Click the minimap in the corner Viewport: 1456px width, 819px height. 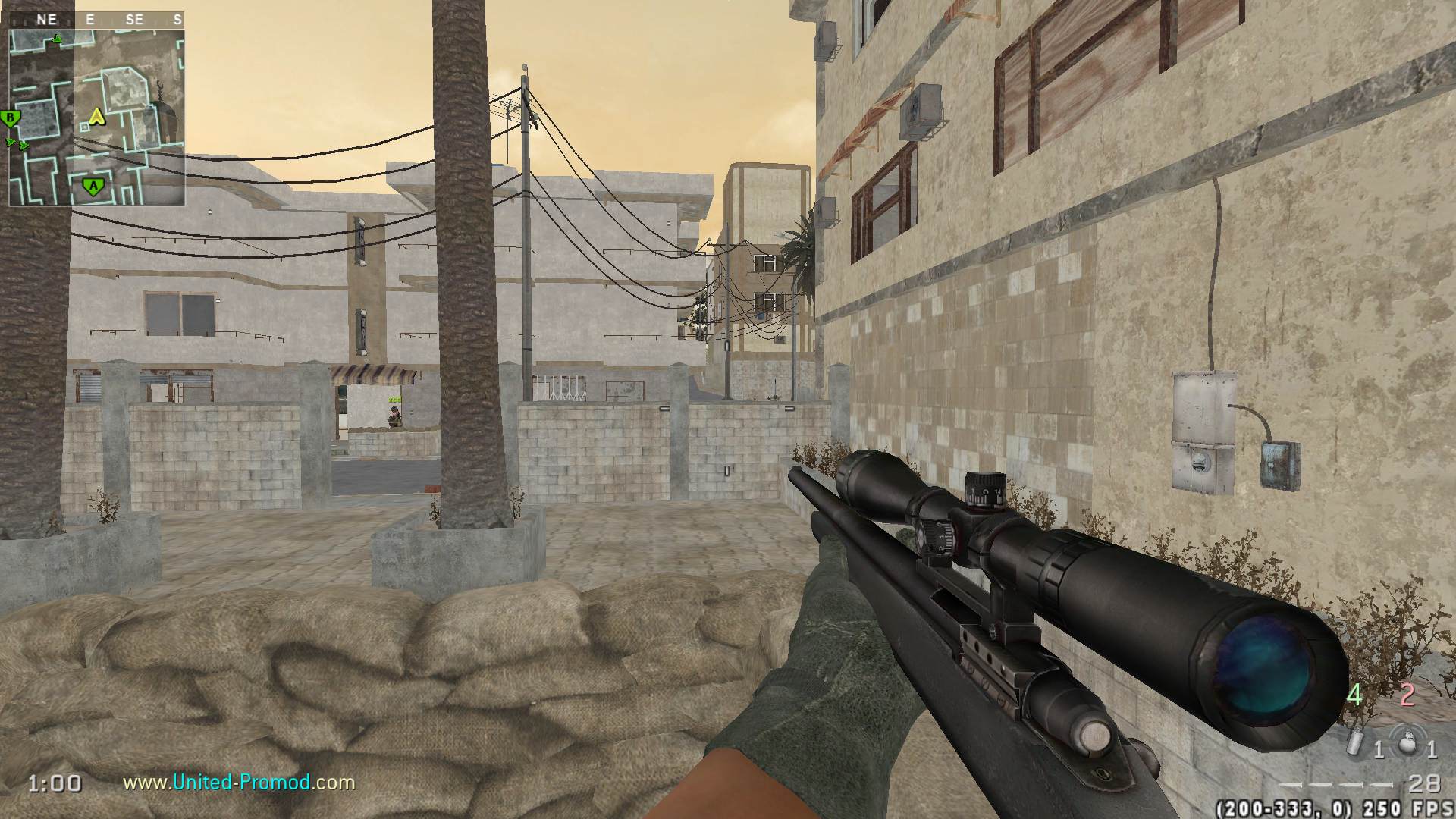[x=96, y=117]
